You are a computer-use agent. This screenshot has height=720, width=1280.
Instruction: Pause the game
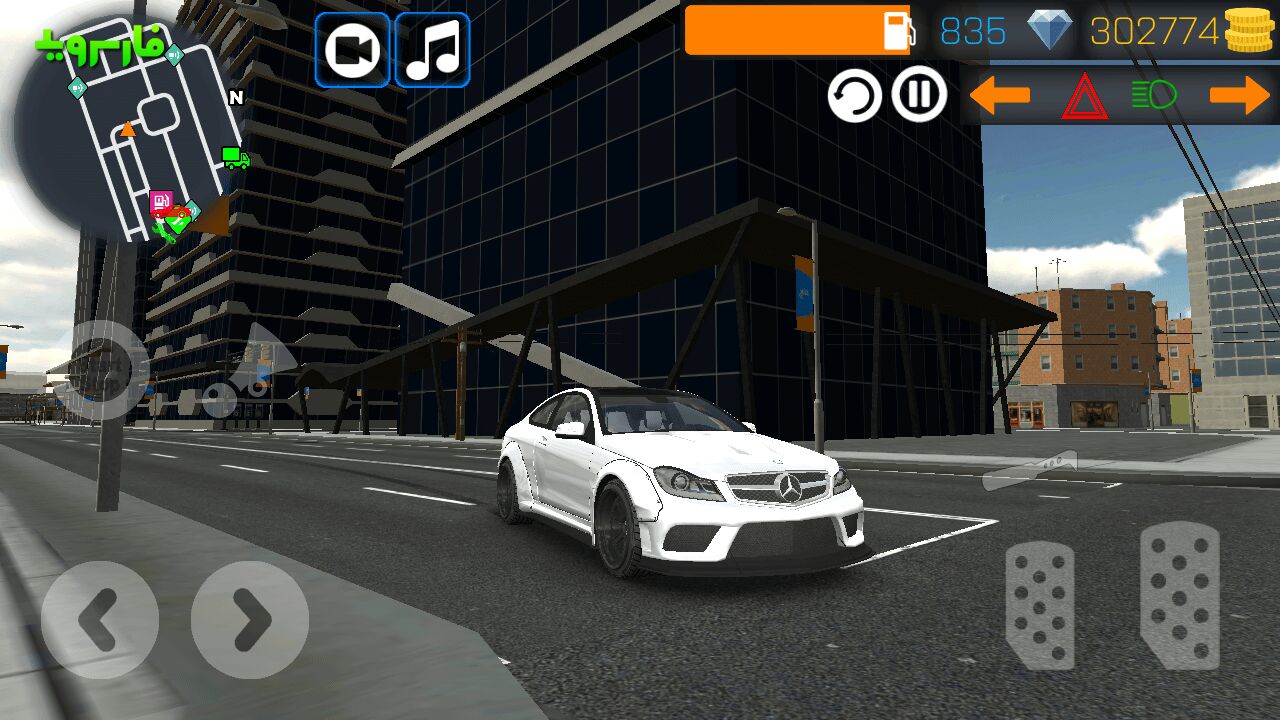pyautogui.click(x=919, y=95)
